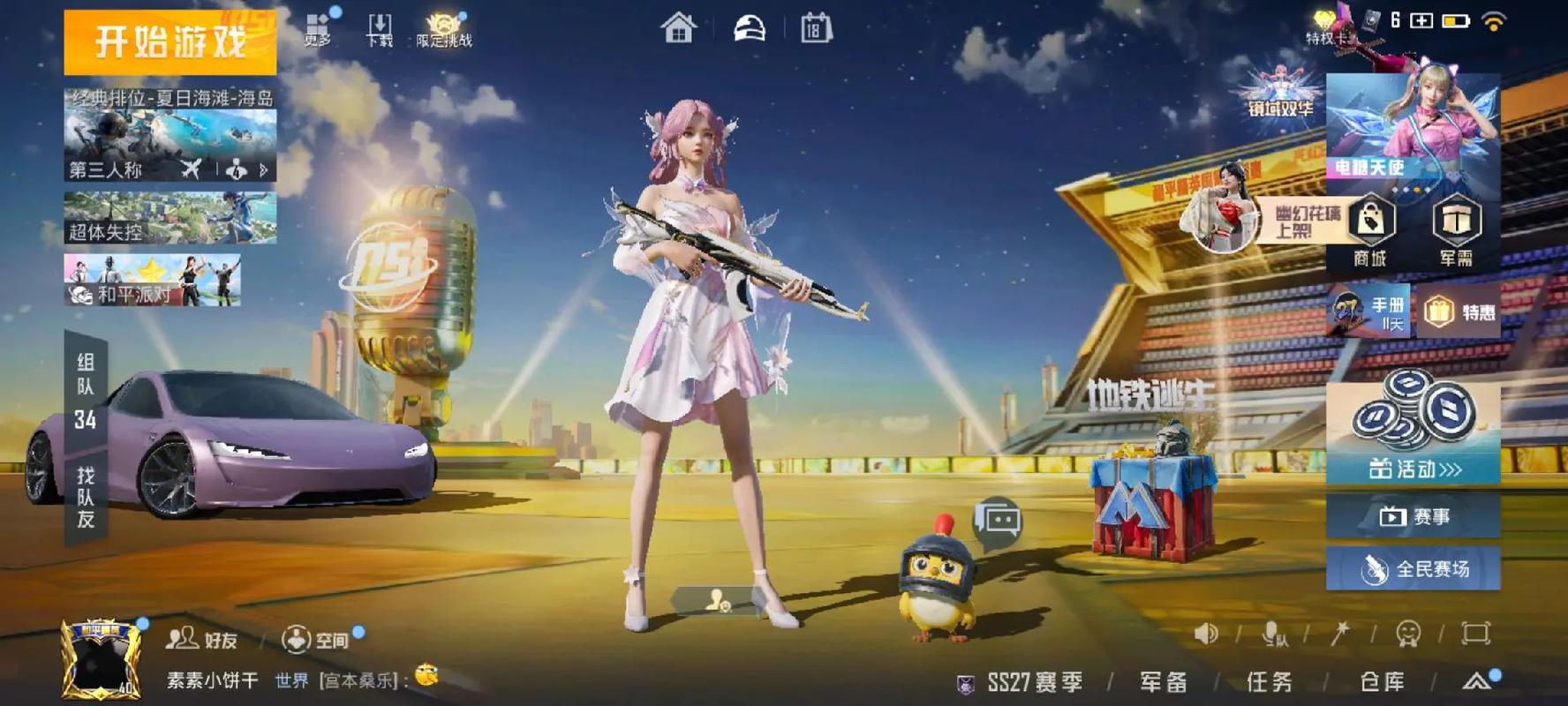Viewport: 1568px width, 706px height.
Task: Select a pagination dot under the 电摇天使 banner
Action: tap(1417, 189)
